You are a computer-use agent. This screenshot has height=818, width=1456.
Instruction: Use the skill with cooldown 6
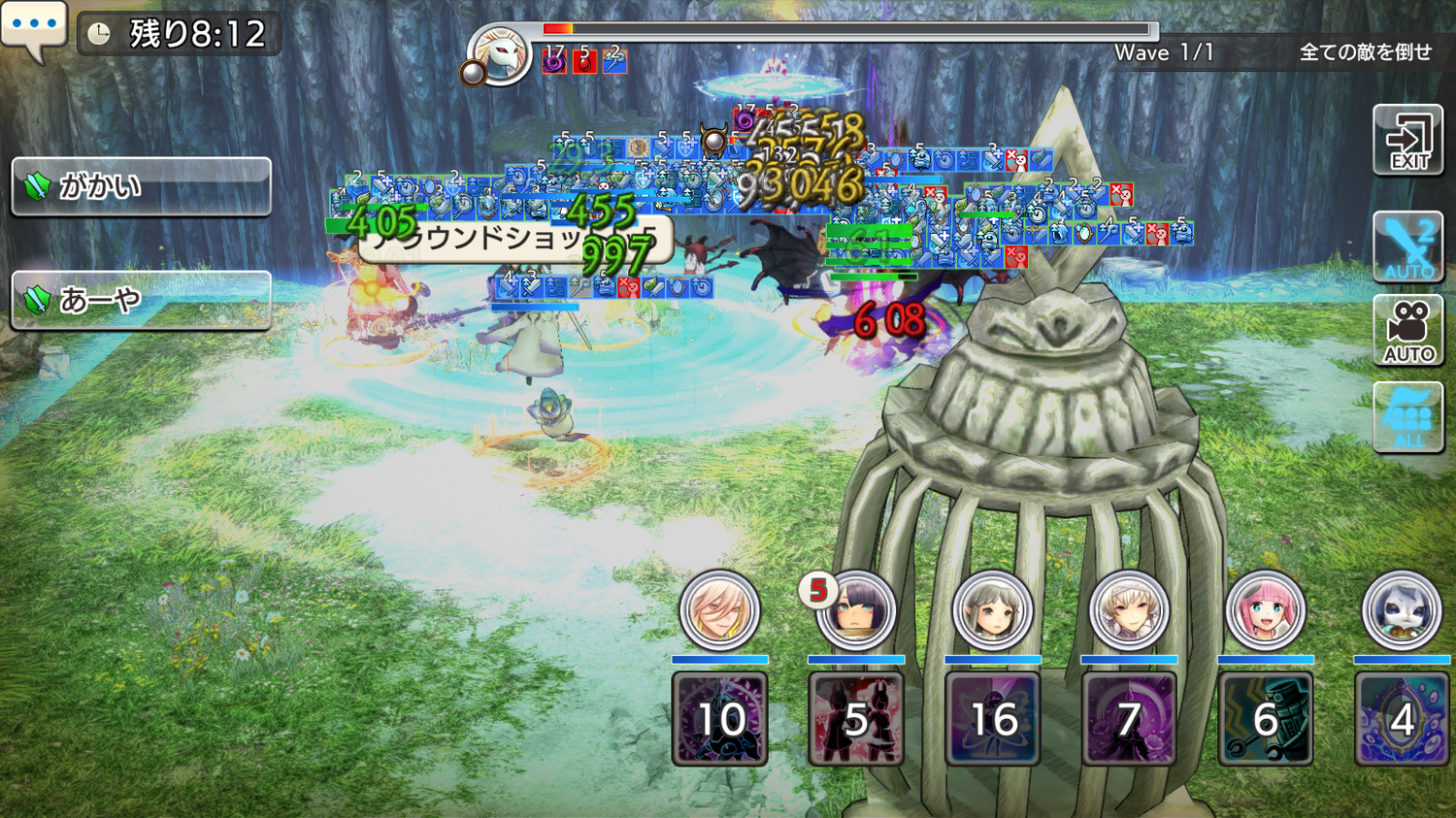tap(1265, 719)
